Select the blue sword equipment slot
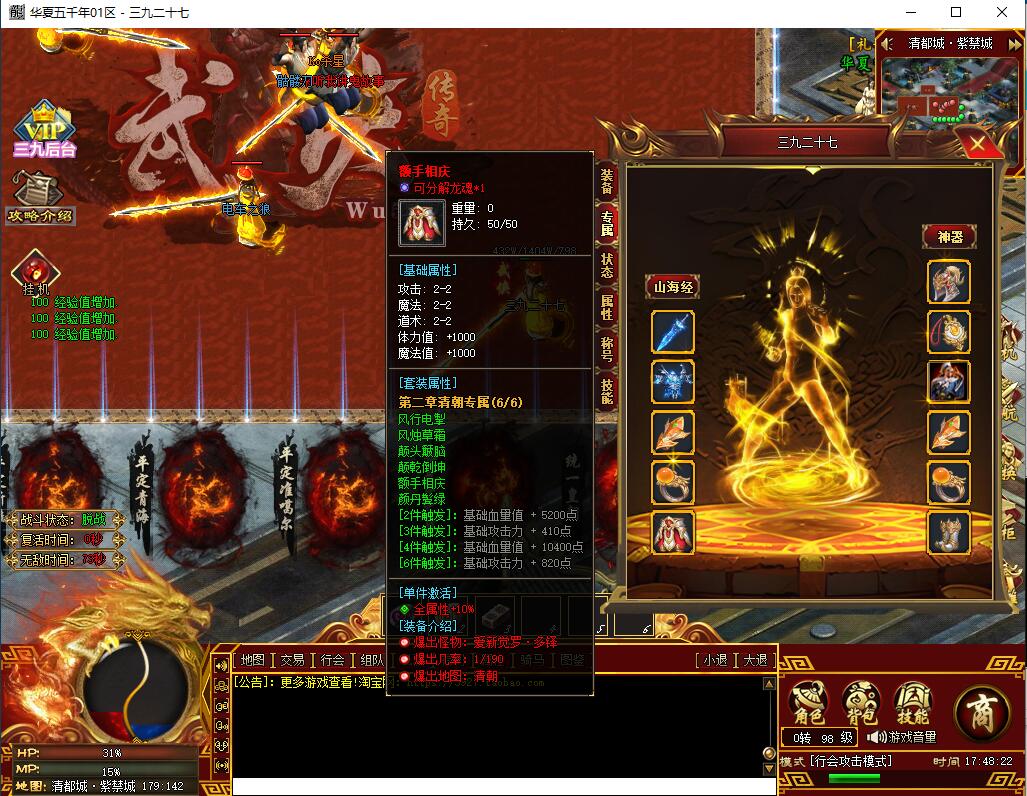1027x796 pixels. 672,332
